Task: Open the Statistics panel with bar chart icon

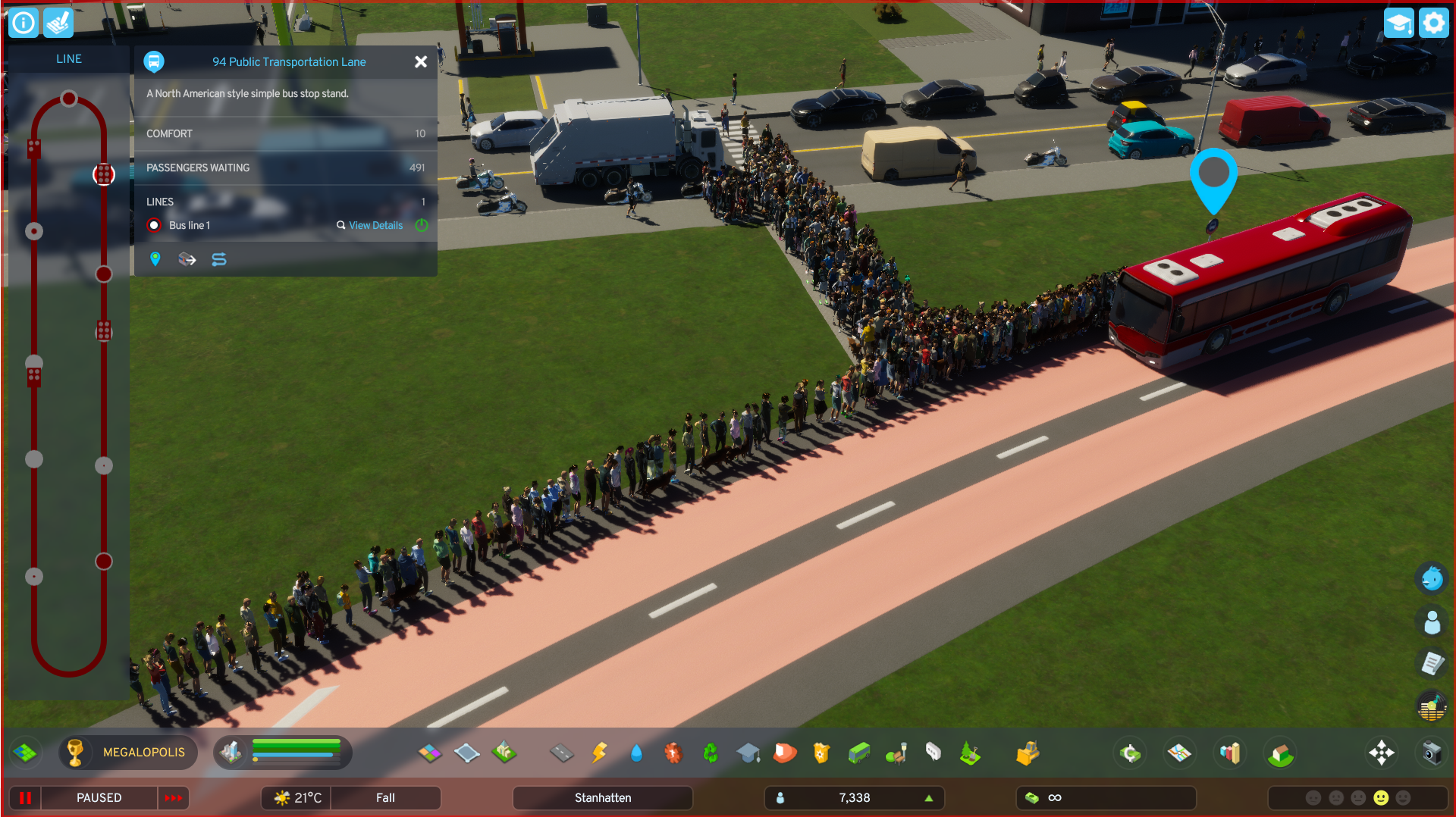Action: click(1230, 753)
